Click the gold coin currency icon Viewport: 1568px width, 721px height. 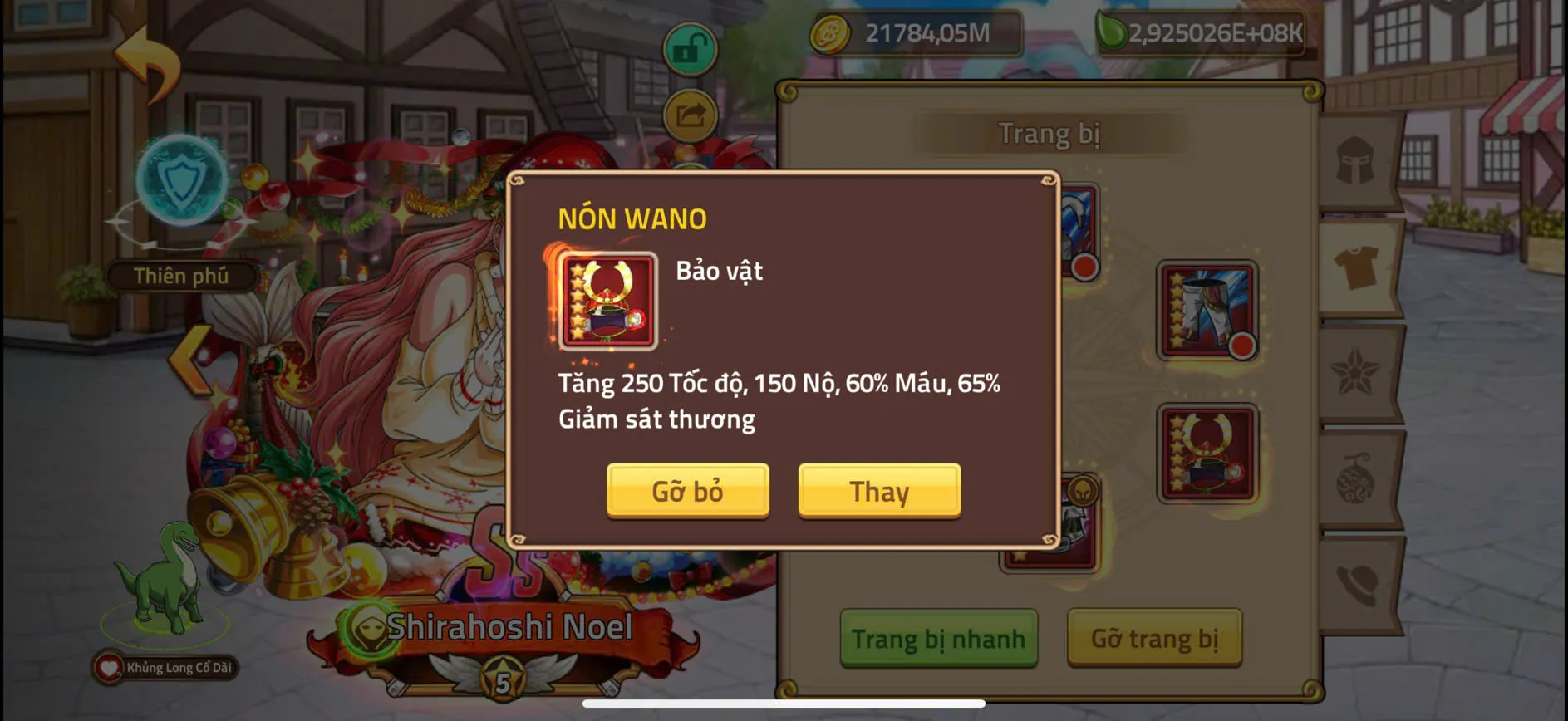click(831, 33)
